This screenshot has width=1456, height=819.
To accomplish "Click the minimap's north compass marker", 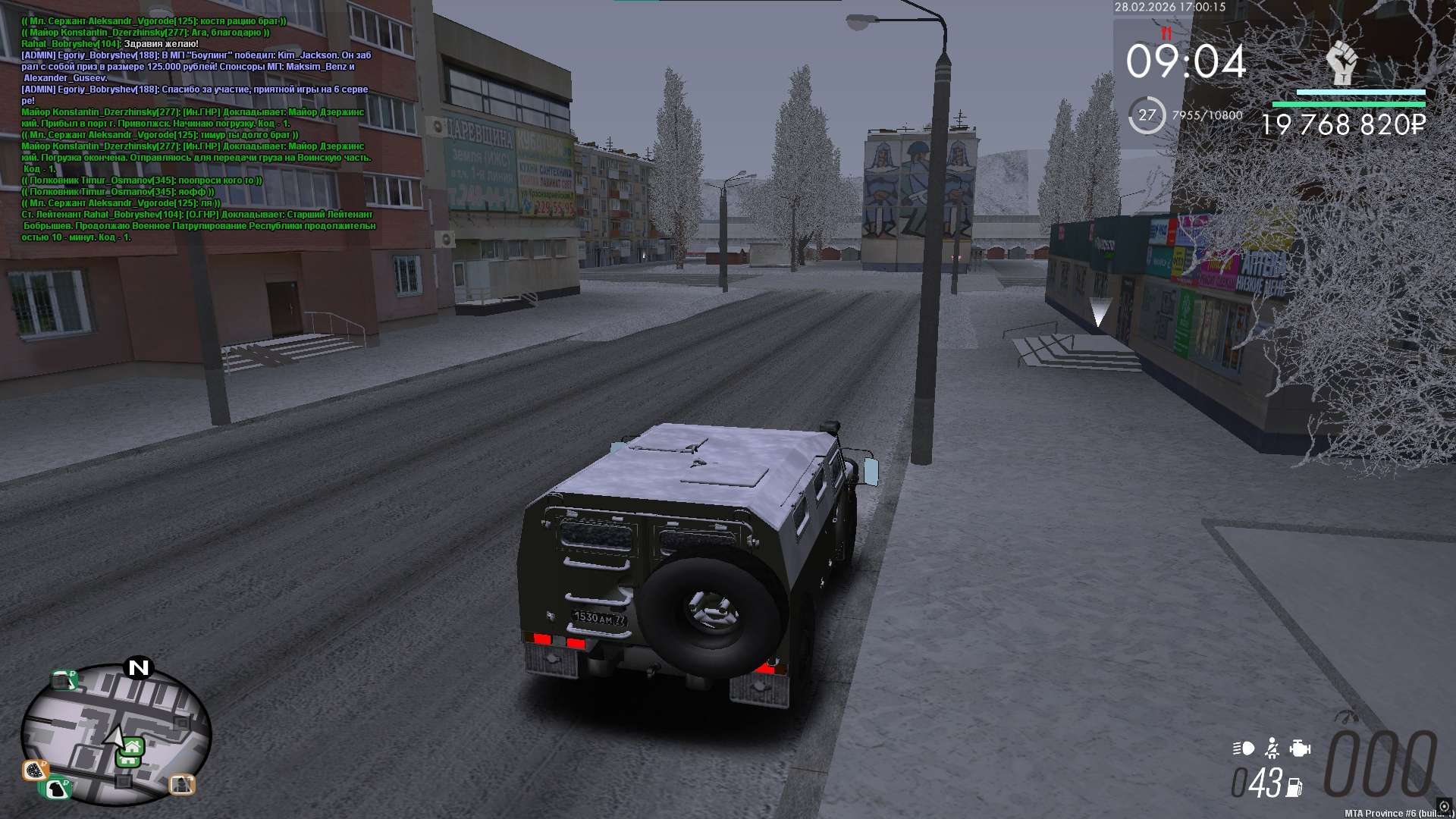I will tap(139, 667).
